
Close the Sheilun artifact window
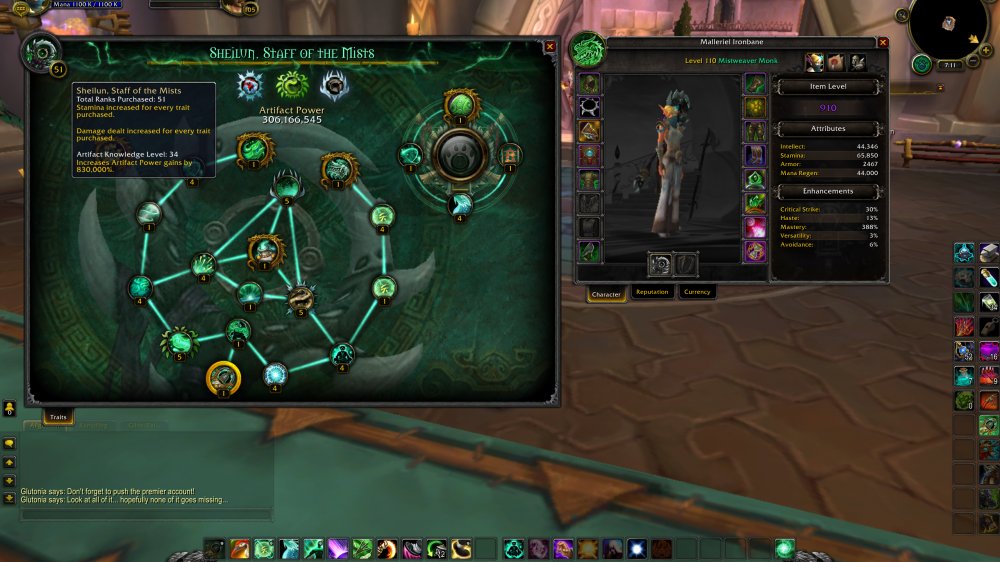550,47
